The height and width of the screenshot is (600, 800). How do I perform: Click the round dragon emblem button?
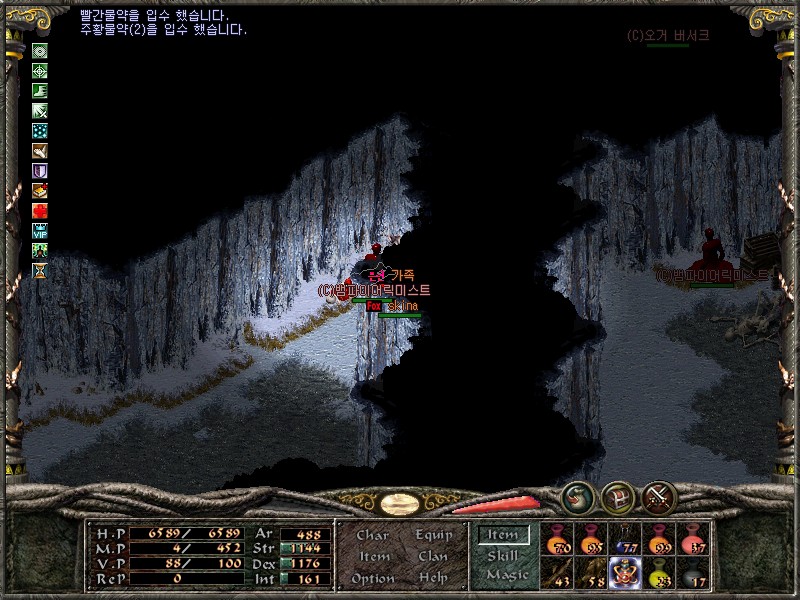click(x=577, y=497)
